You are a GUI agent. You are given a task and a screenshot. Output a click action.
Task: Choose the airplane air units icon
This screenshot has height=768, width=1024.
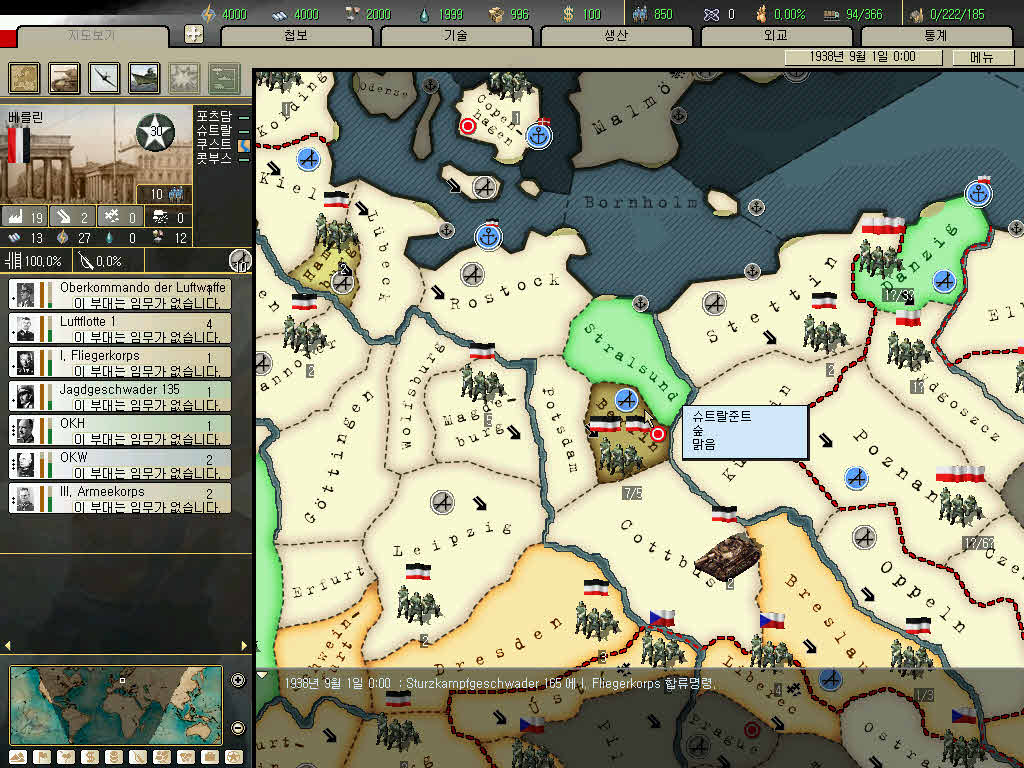(104, 77)
